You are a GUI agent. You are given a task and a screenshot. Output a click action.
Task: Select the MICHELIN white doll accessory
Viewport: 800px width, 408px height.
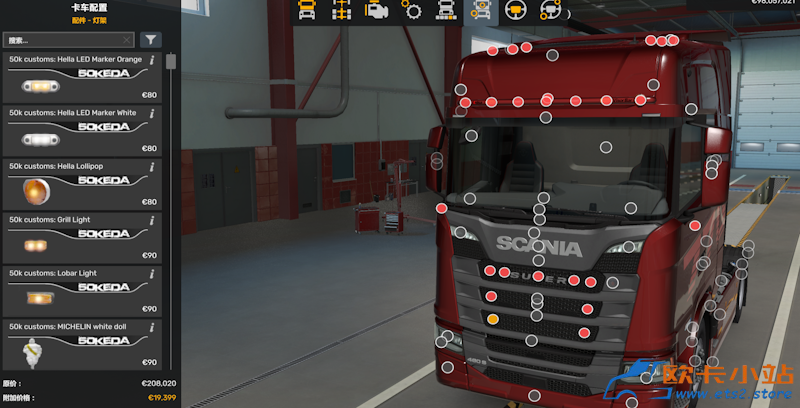click(x=80, y=345)
